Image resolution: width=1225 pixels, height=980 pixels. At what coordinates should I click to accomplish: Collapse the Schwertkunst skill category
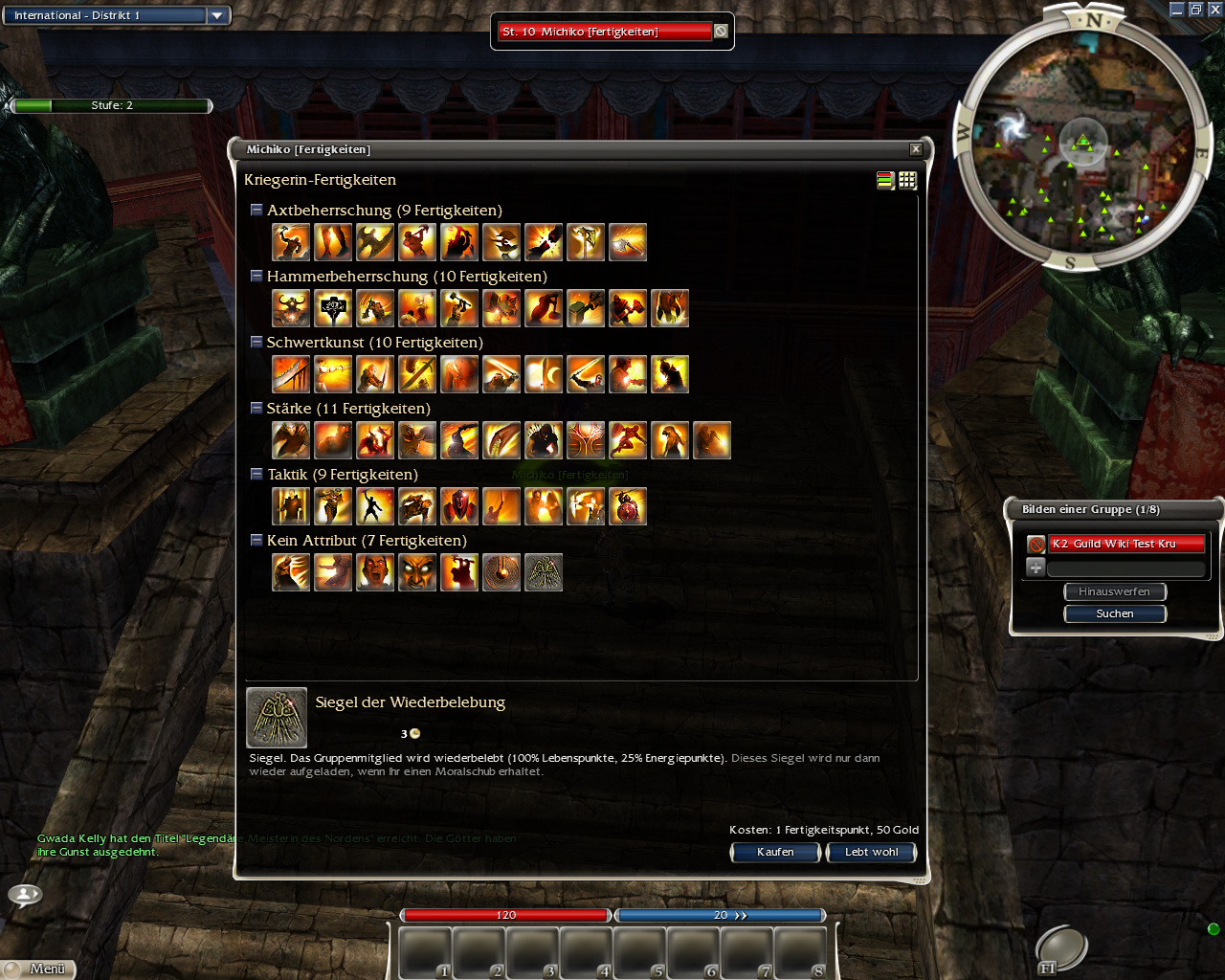click(x=256, y=342)
